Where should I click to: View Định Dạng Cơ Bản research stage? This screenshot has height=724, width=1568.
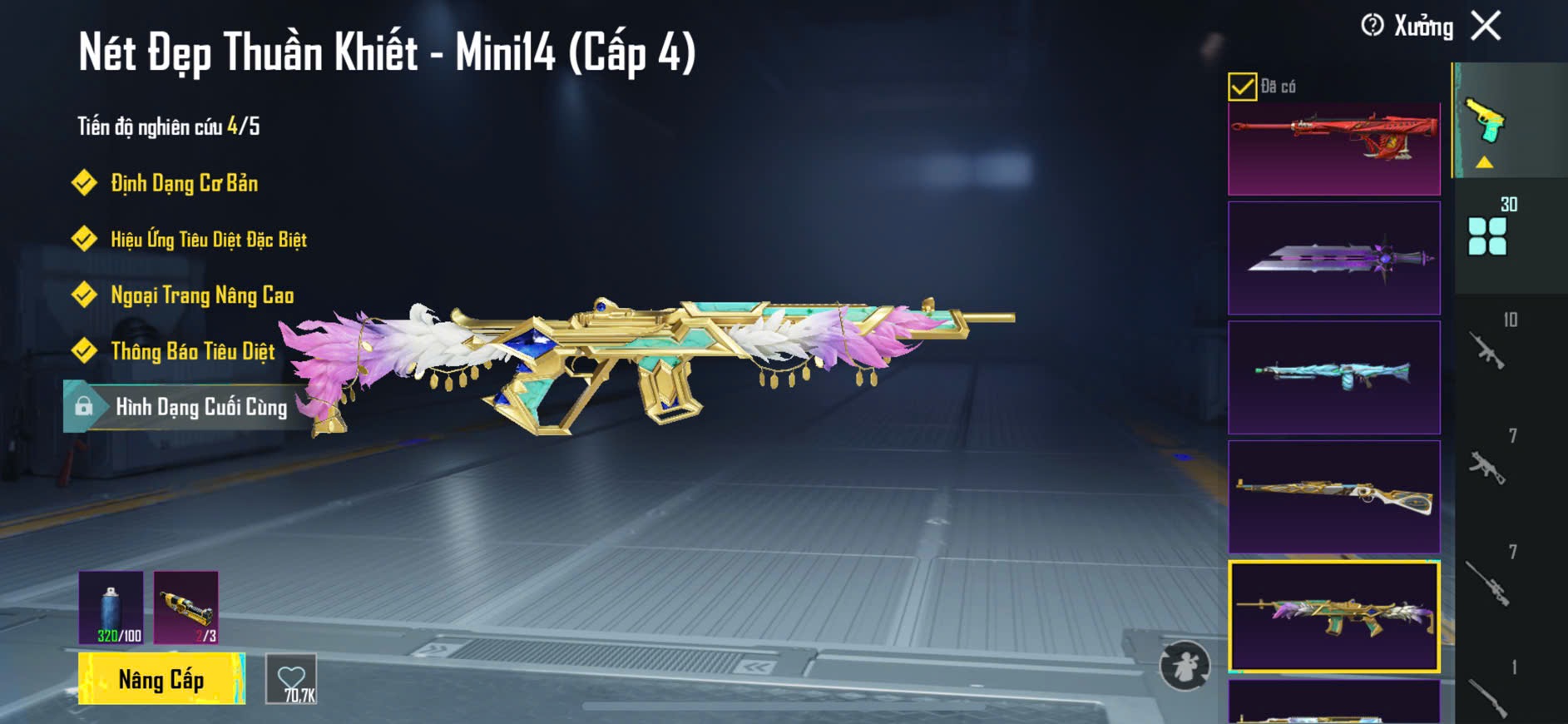pos(184,183)
